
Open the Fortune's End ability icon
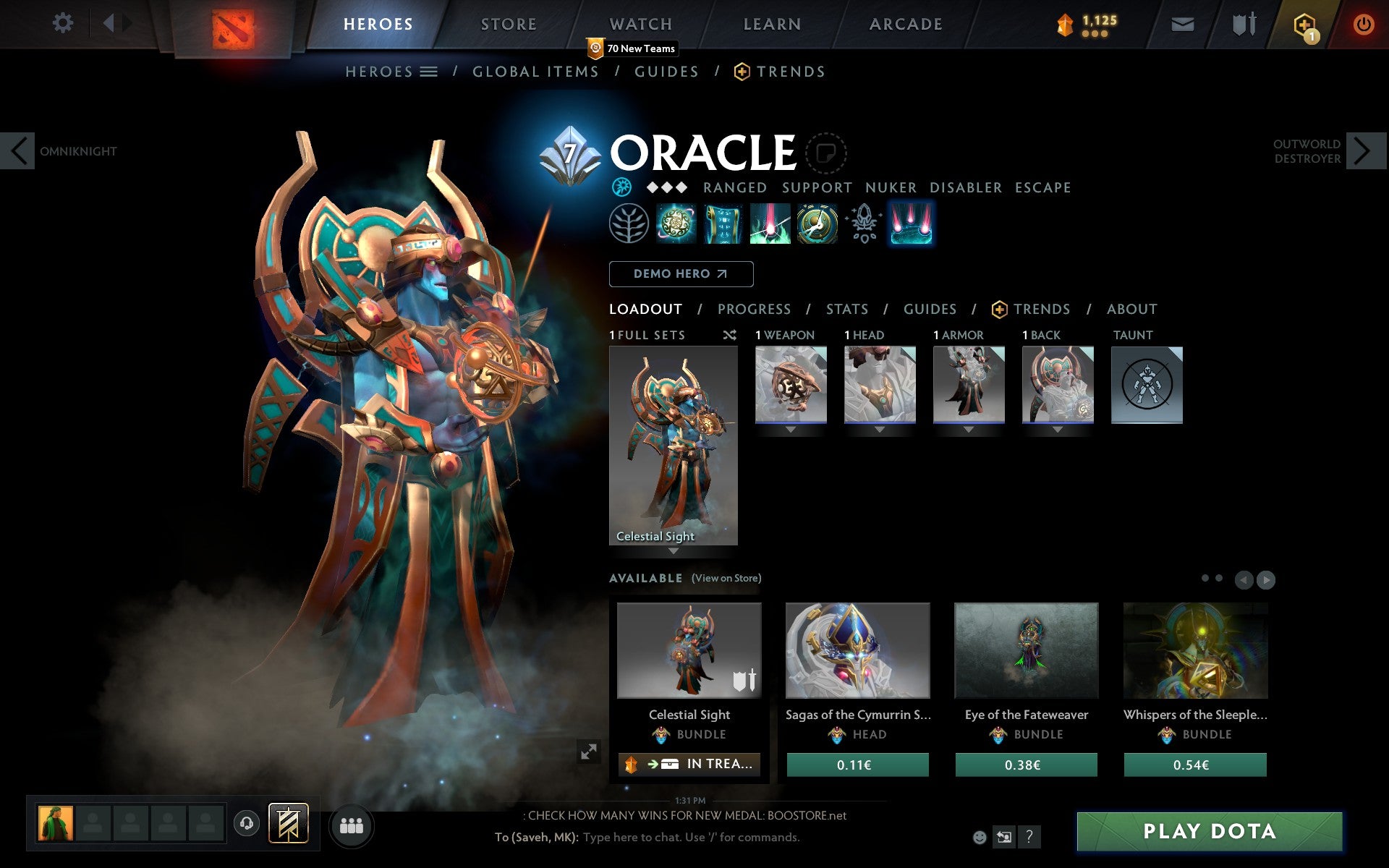click(x=674, y=224)
